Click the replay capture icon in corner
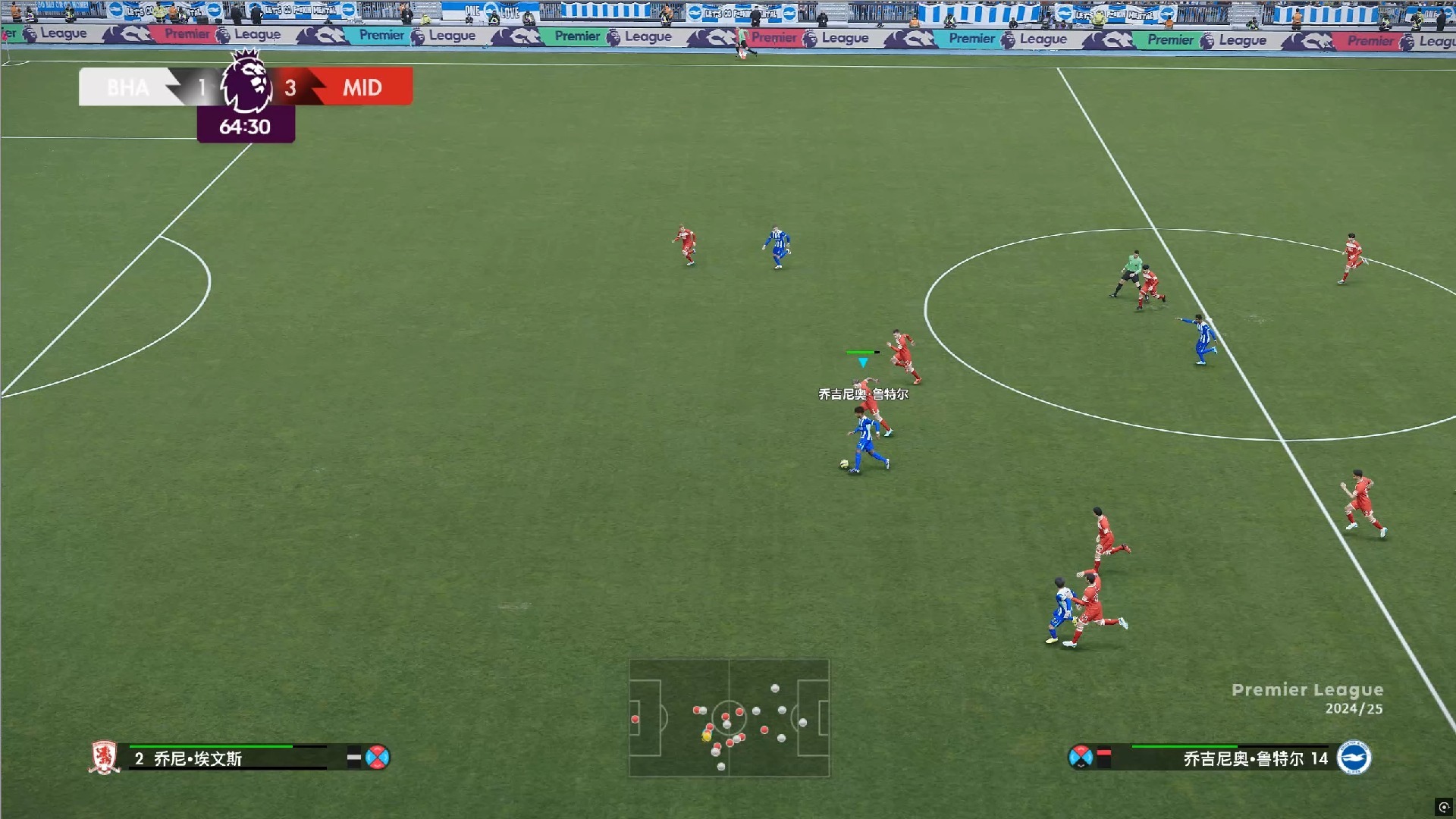 tap(1444, 807)
